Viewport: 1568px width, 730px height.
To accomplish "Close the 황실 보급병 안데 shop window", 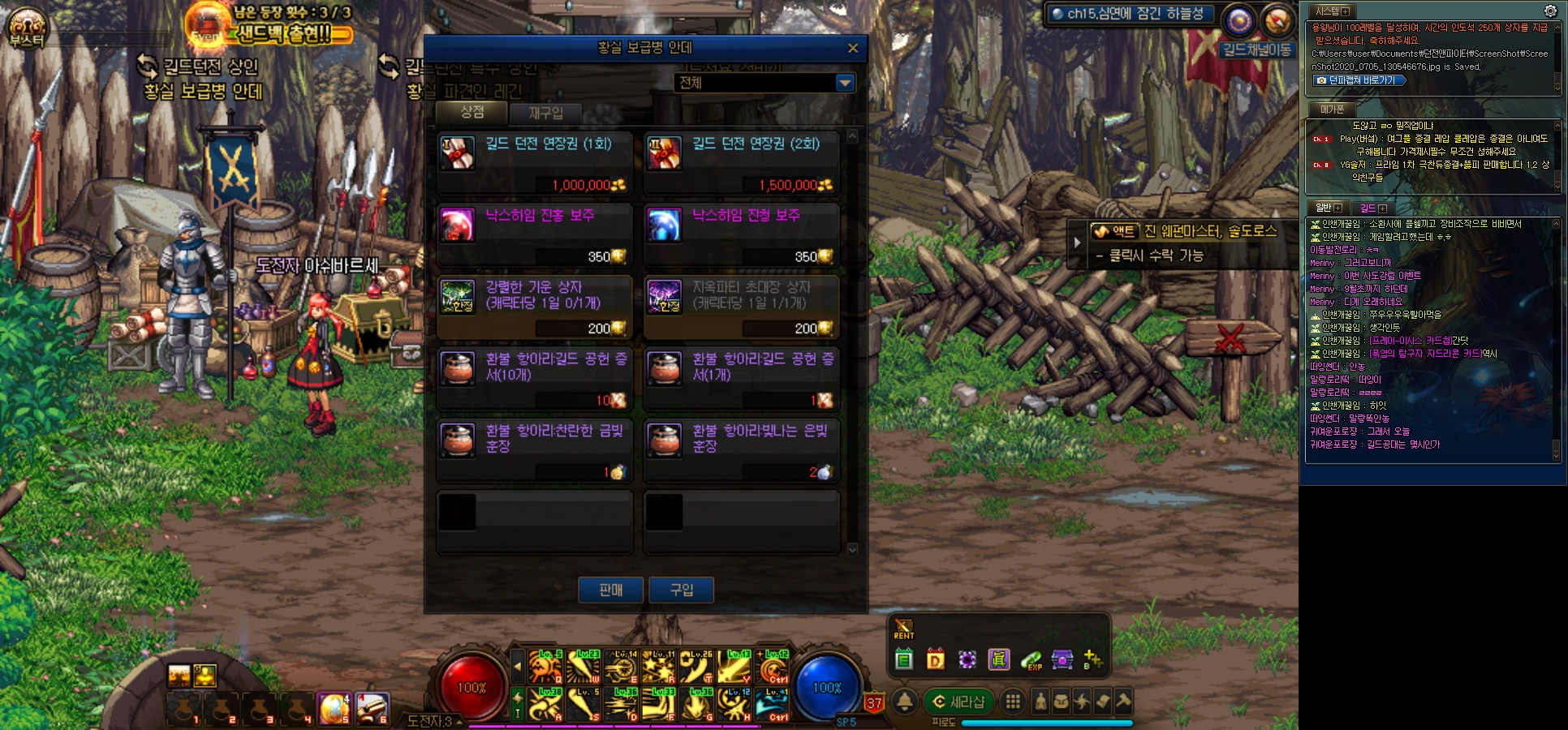I will [853, 49].
